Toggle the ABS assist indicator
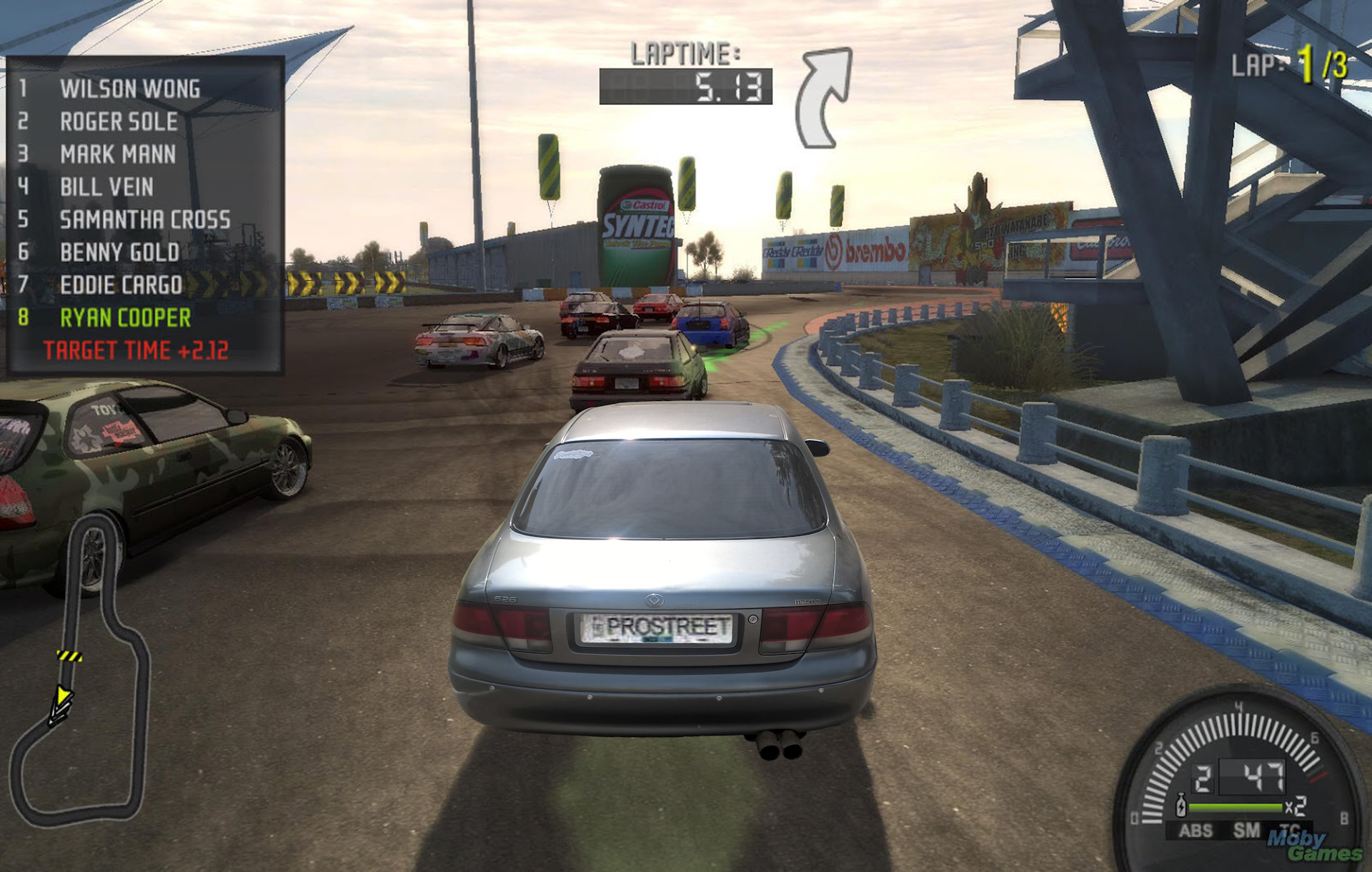 1195,831
